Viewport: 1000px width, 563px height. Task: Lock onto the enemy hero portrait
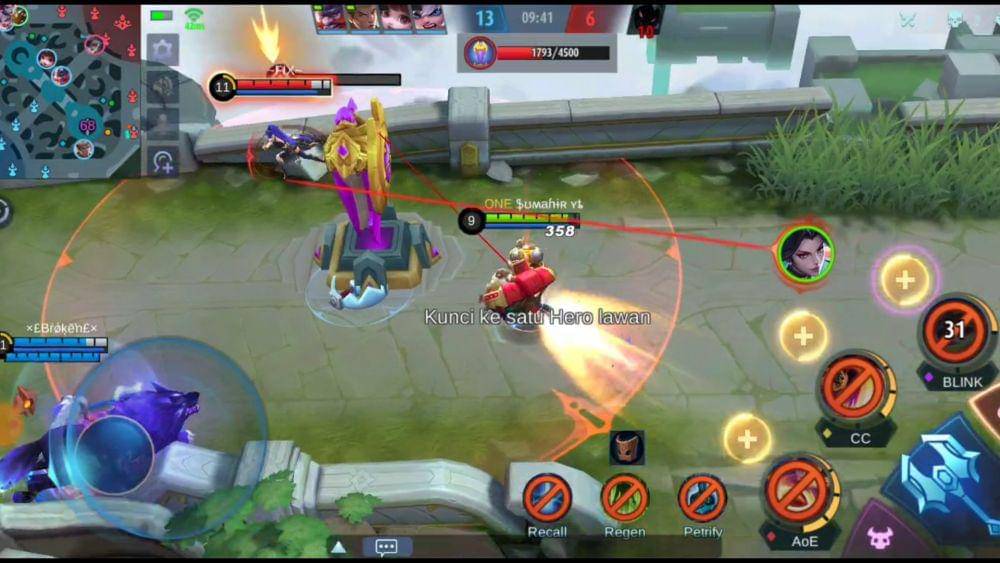pos(805,253)
